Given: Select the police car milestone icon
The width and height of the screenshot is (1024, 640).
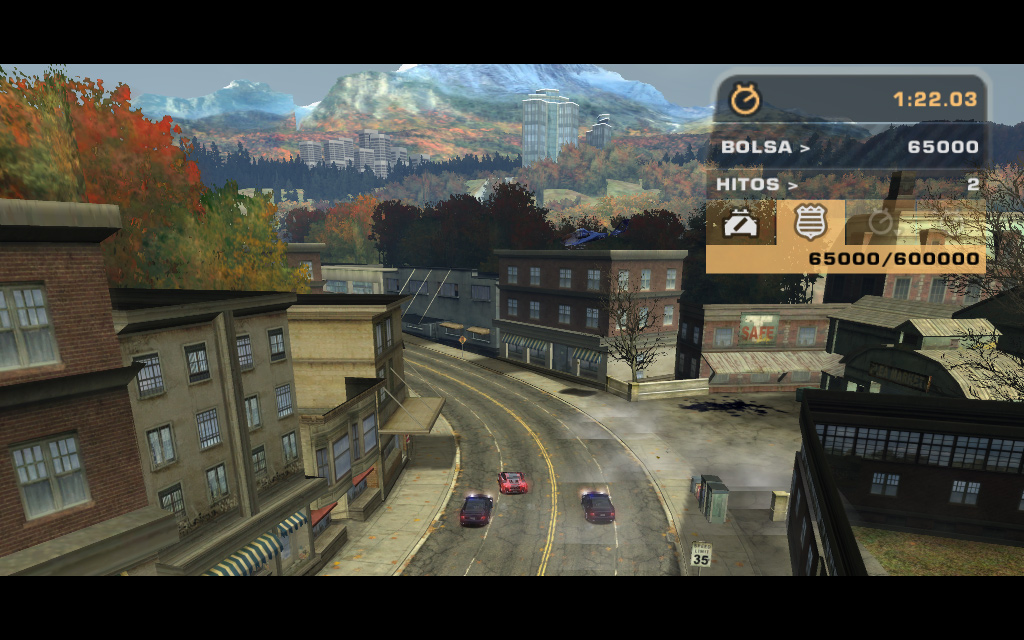Looking at the screenshot, I should [741, 223].
